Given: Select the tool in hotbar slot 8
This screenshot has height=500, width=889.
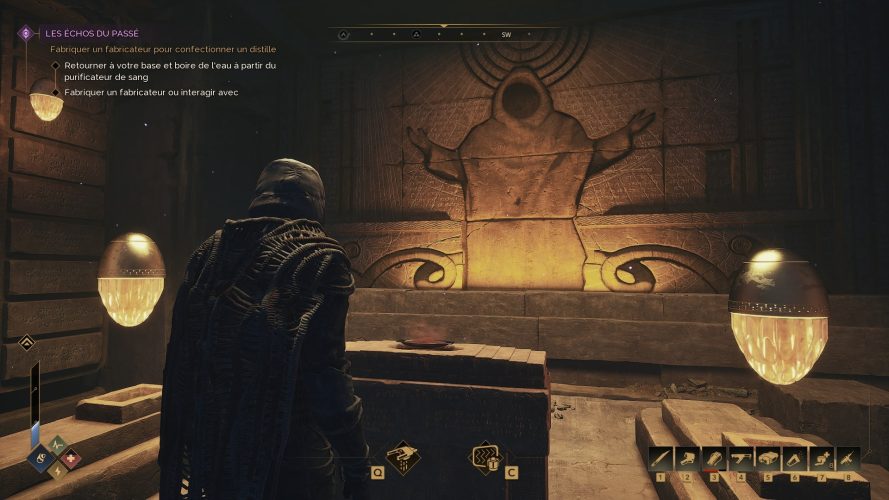Looking at the screenshot, I should point(848,458).
